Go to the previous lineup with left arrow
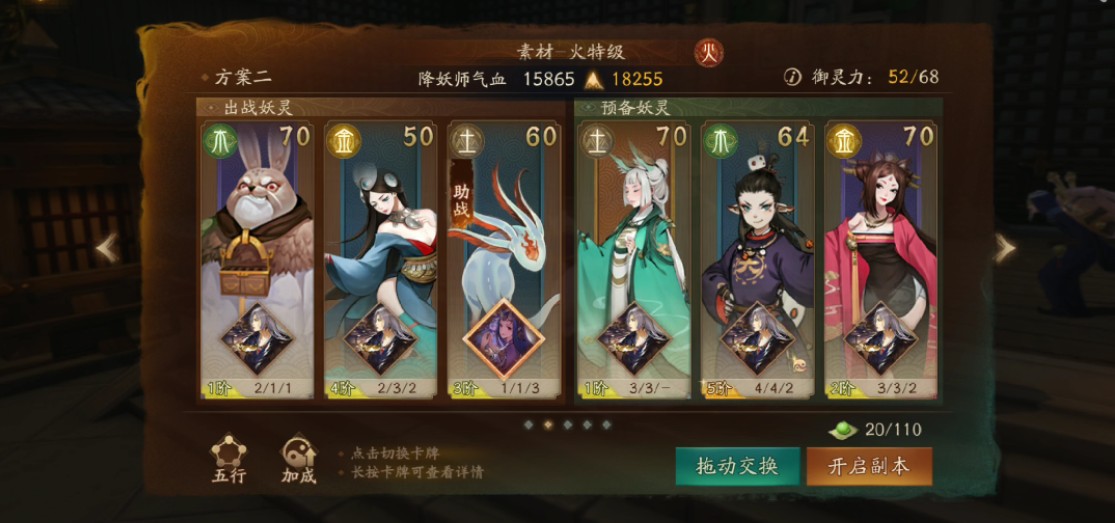This screenshot has width=1115, height=523. (107, 248)
